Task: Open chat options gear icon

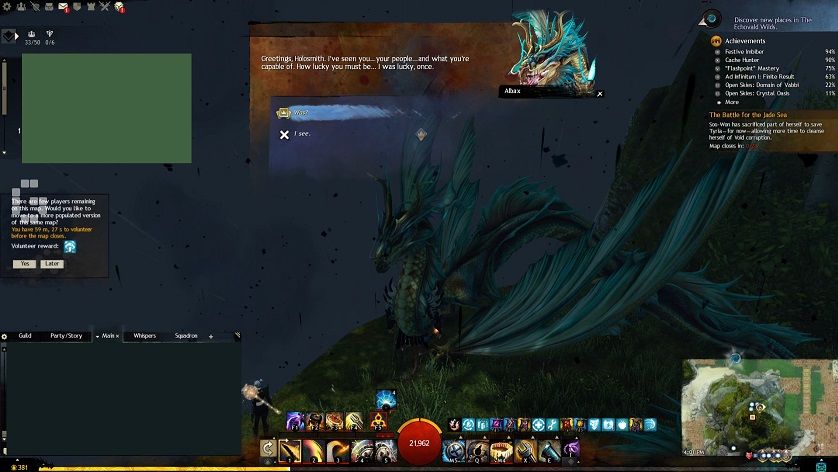Action: pos(5,336)
